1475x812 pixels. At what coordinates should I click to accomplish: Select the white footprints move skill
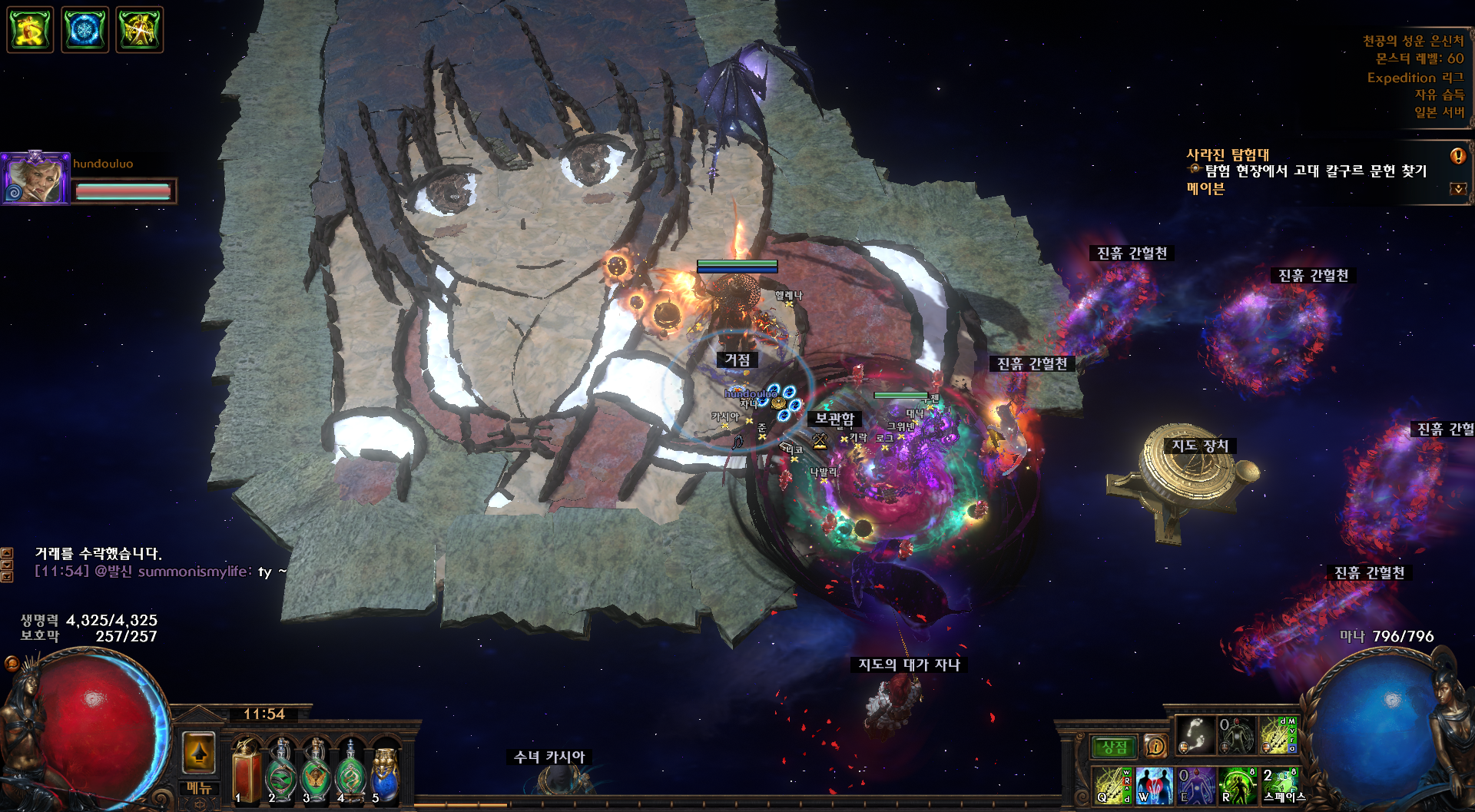coord(1196,735)
